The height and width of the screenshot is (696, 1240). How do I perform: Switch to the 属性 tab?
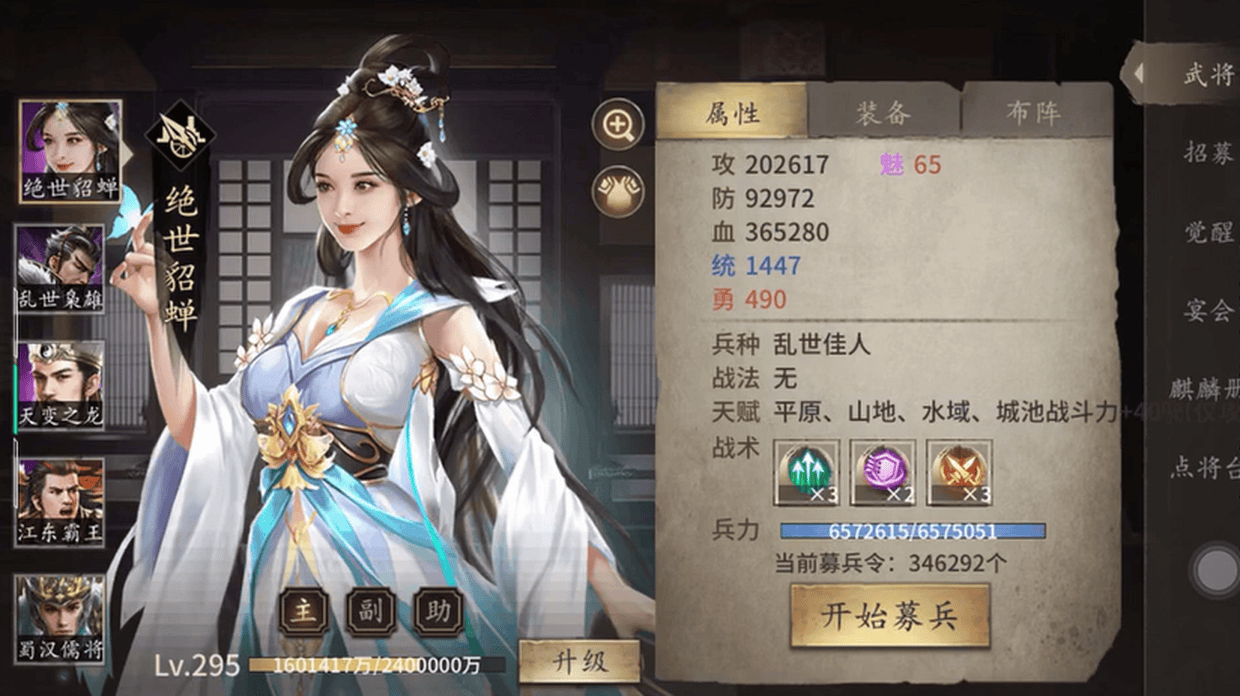click(732, 112)
